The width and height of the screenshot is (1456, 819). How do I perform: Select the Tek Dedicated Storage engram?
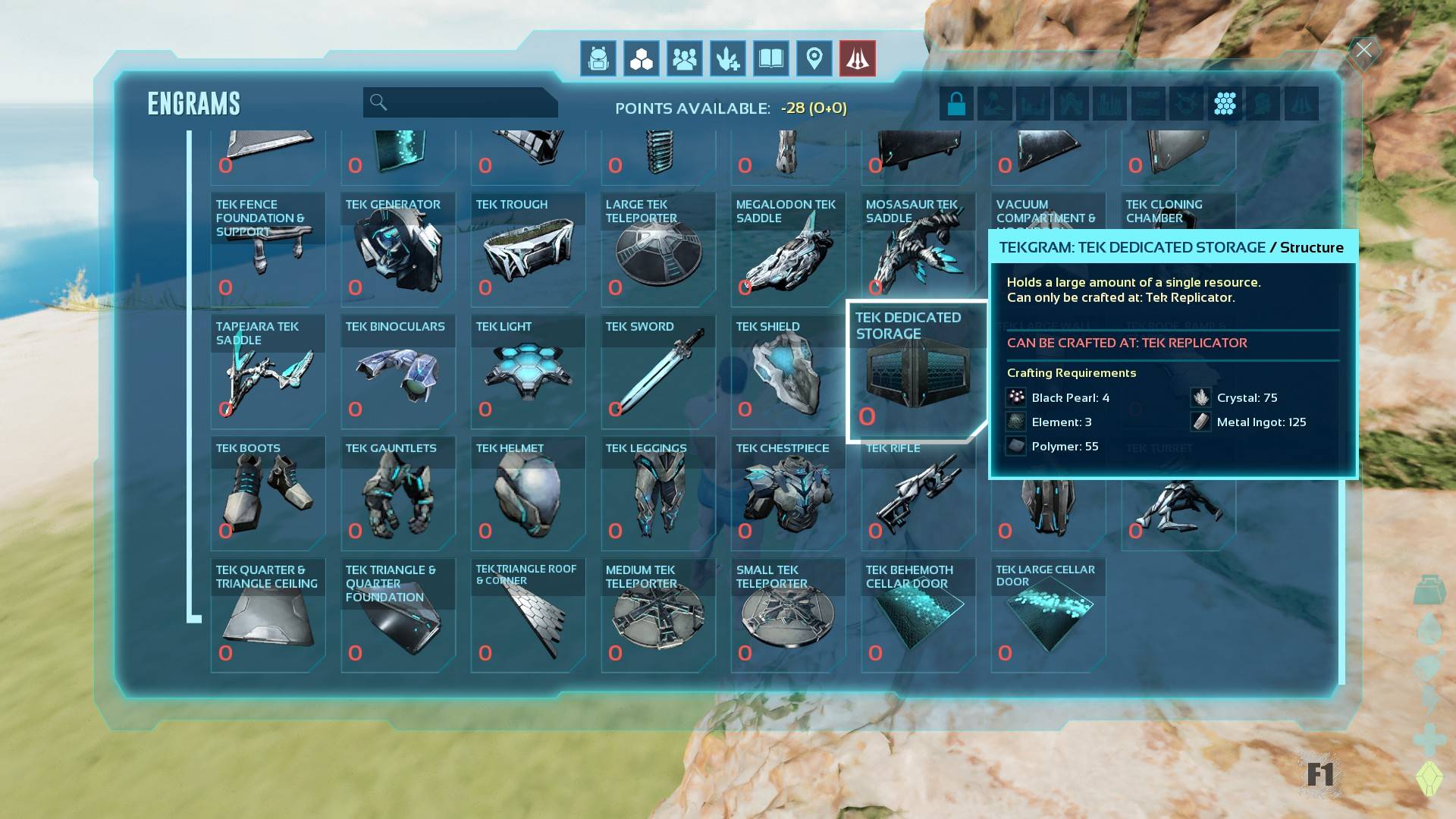pyautogui.click(x=918, y=371)
